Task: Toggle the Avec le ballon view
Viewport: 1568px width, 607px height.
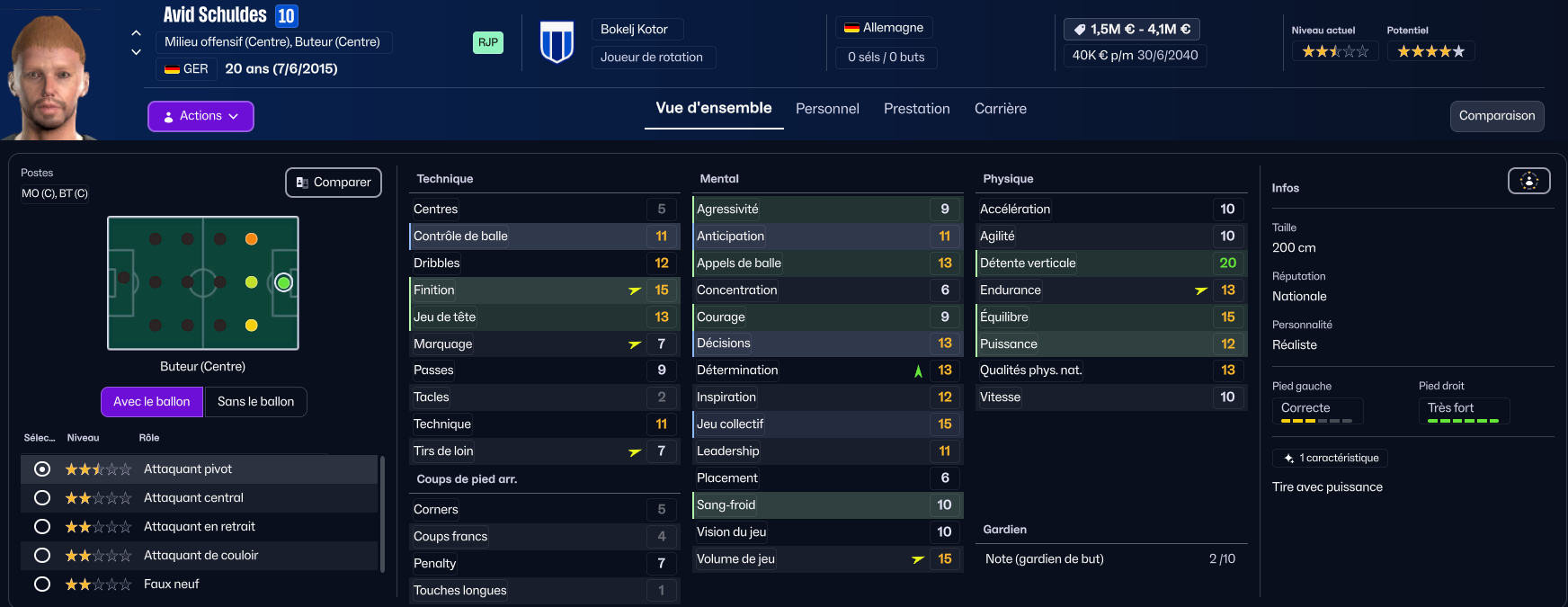Action: click(x=152, y=402)
